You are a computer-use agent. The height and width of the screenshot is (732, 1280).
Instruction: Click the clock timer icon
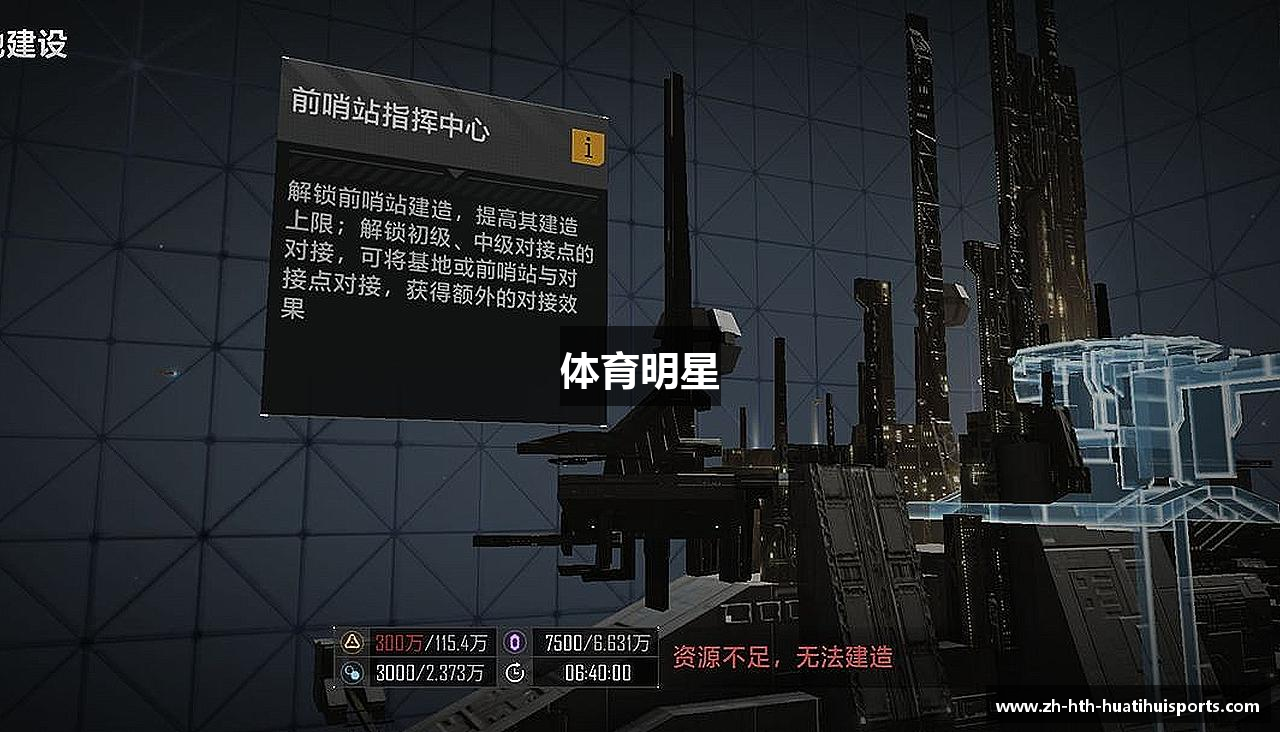(516, 674)
